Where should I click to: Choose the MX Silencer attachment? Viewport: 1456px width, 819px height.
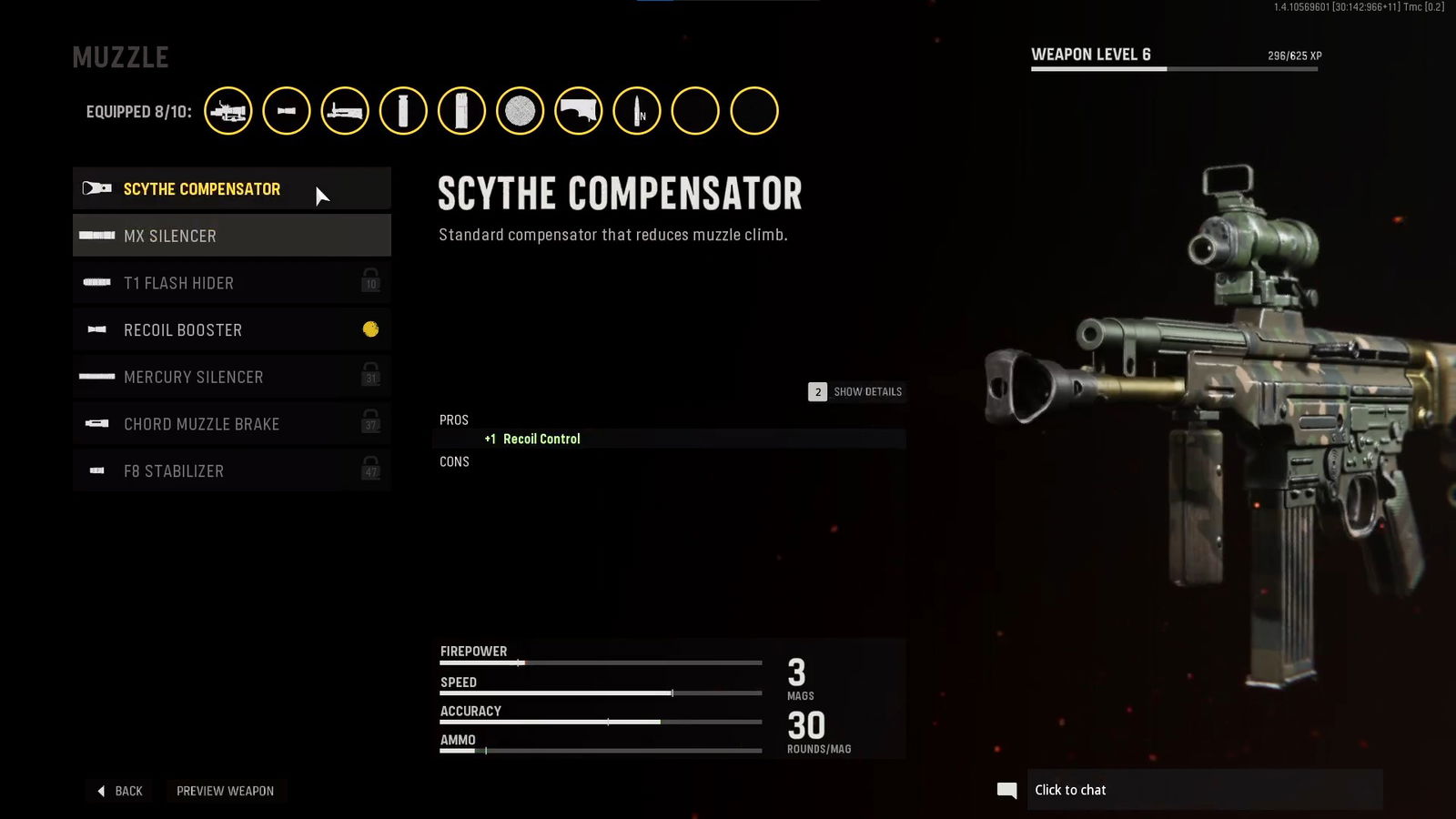point(231,236)
